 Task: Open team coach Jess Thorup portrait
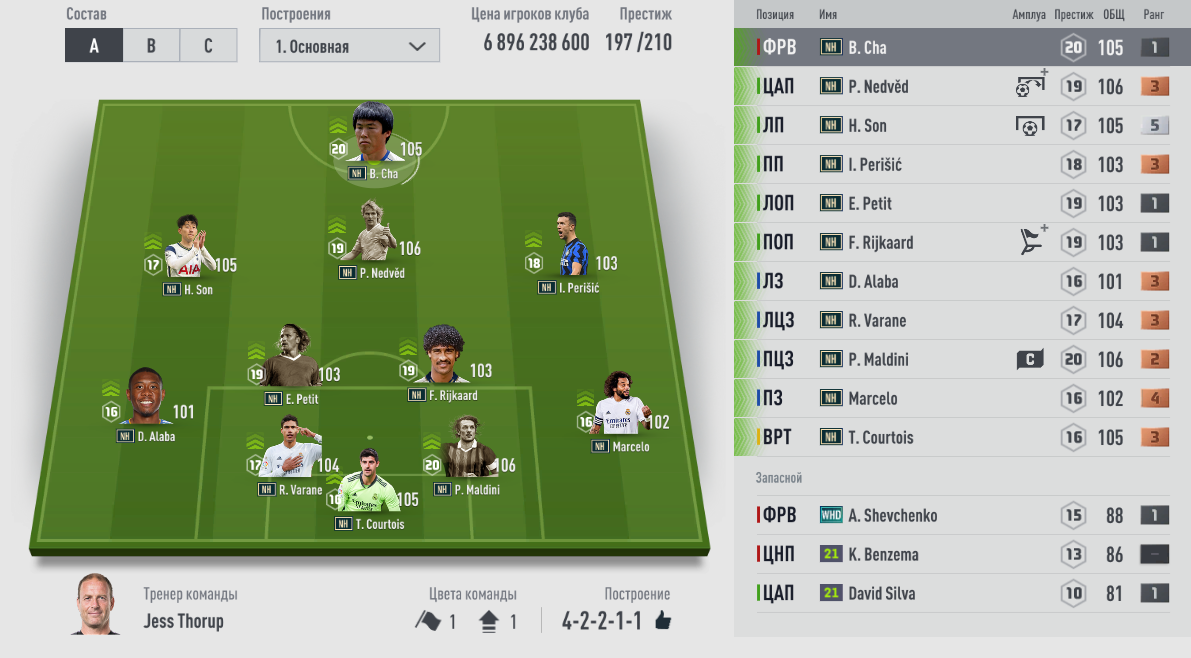point(98,605)
